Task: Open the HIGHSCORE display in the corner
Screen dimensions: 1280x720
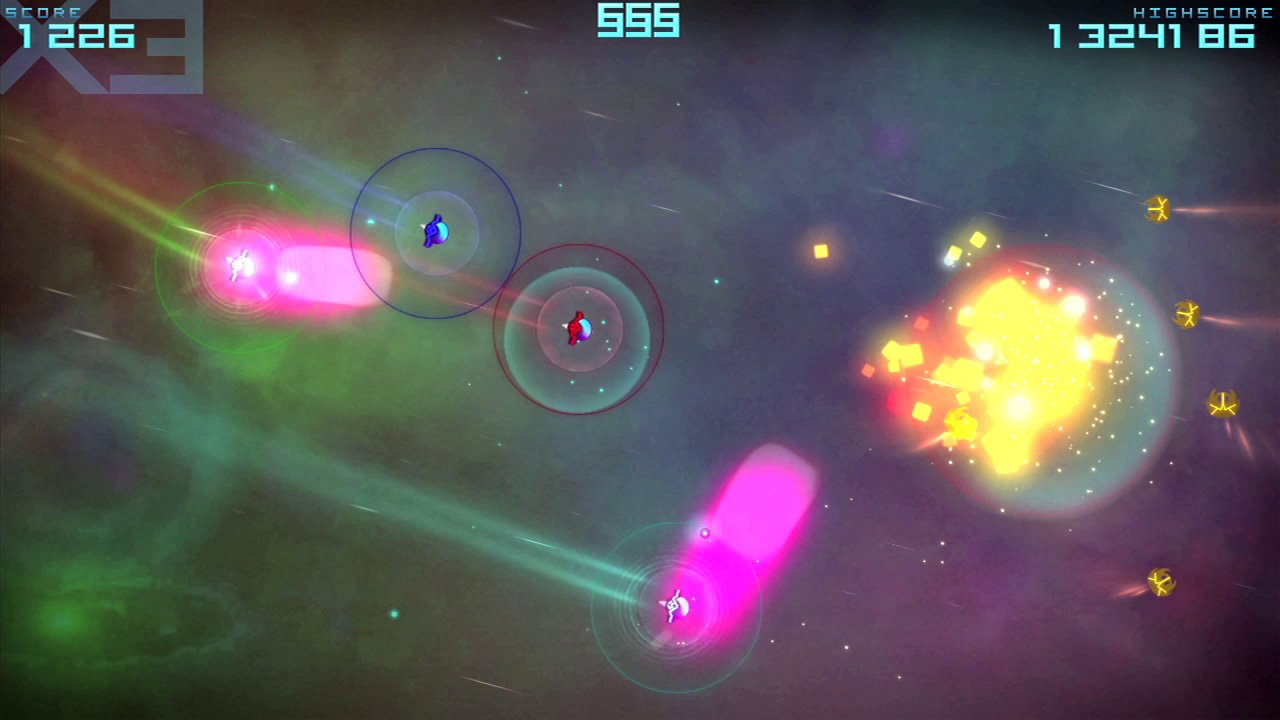Action: click(1150, 38)
